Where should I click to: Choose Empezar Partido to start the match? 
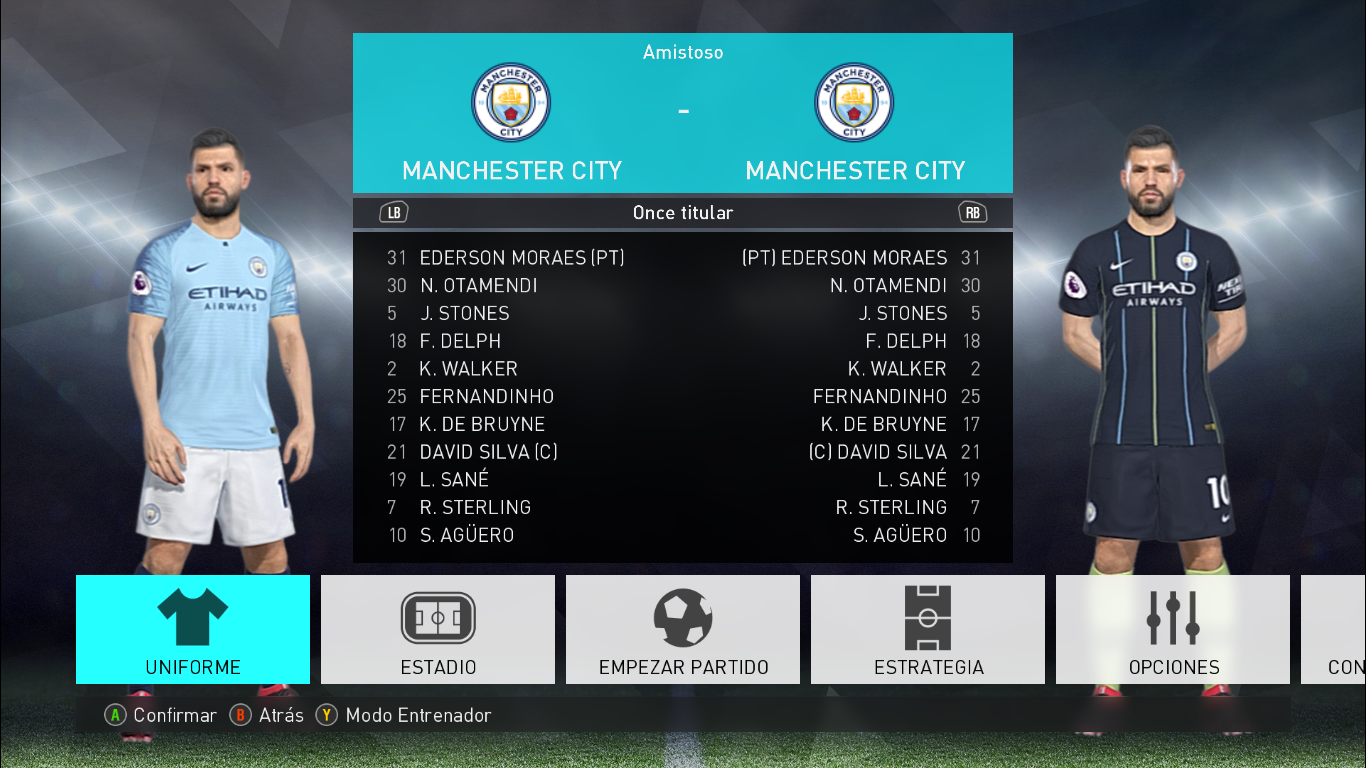(x=683, y=629)
